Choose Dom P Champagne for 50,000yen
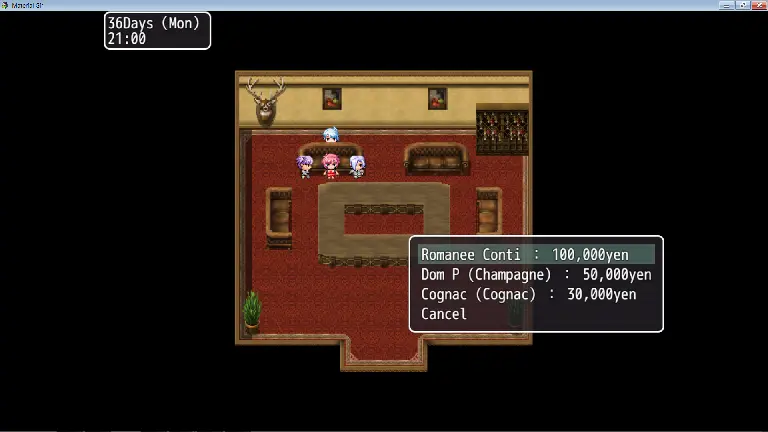This screenshot has height=432, width=768. pyautogui.click(x=536, y=275)
